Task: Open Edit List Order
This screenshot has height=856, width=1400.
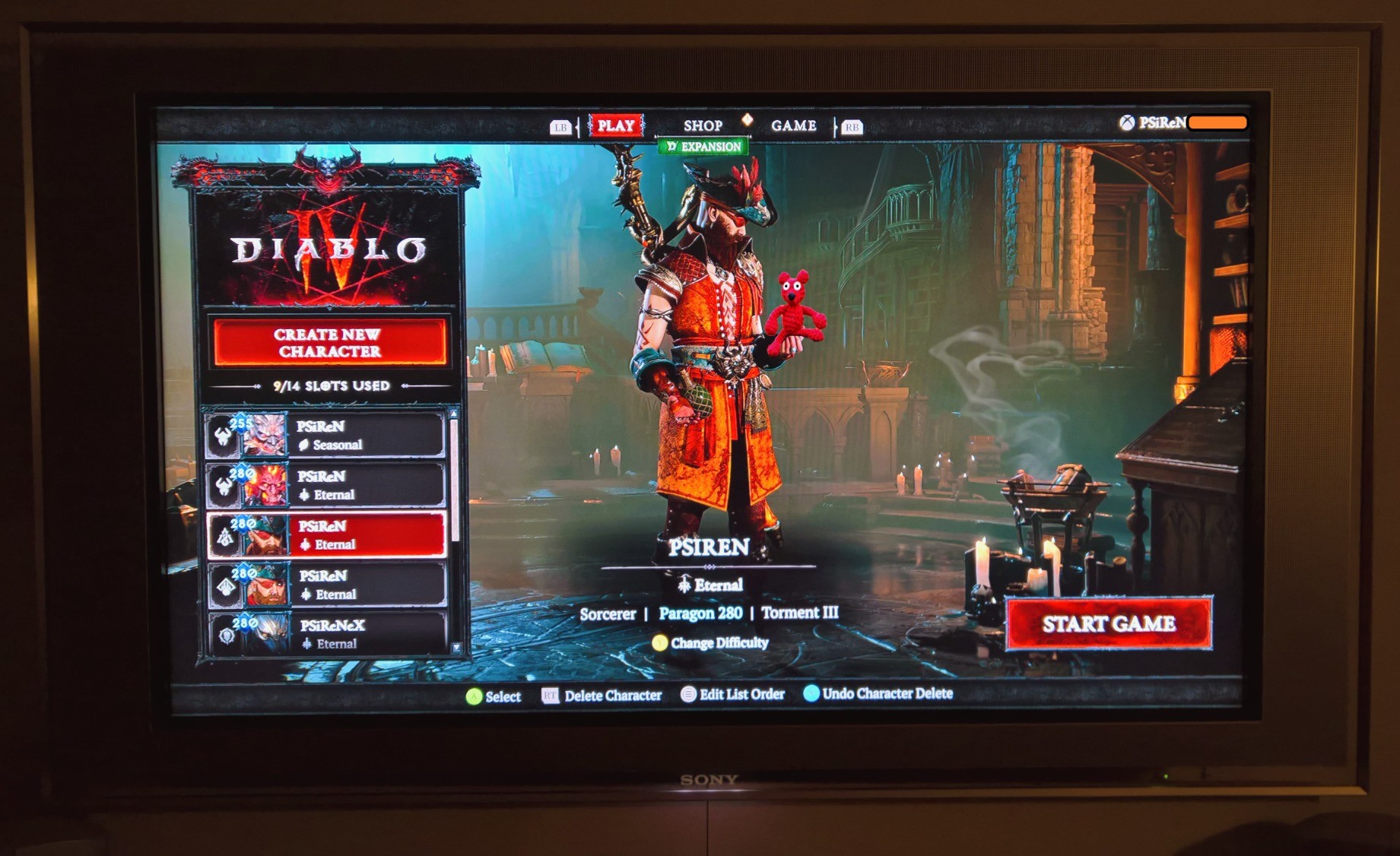Action: (732, 694)
